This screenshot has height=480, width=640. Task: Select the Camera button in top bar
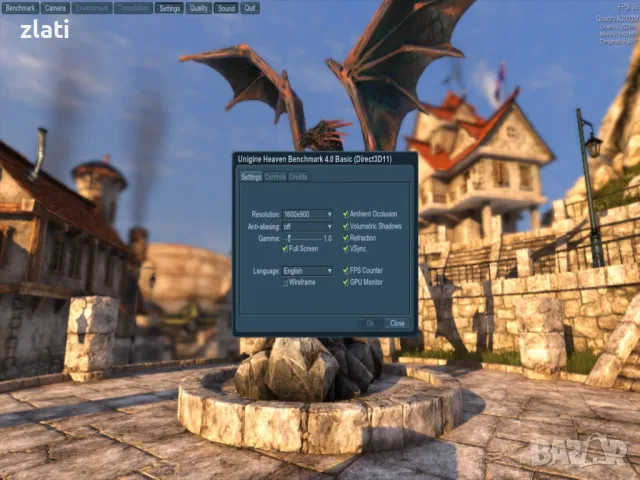pos(55,7)
